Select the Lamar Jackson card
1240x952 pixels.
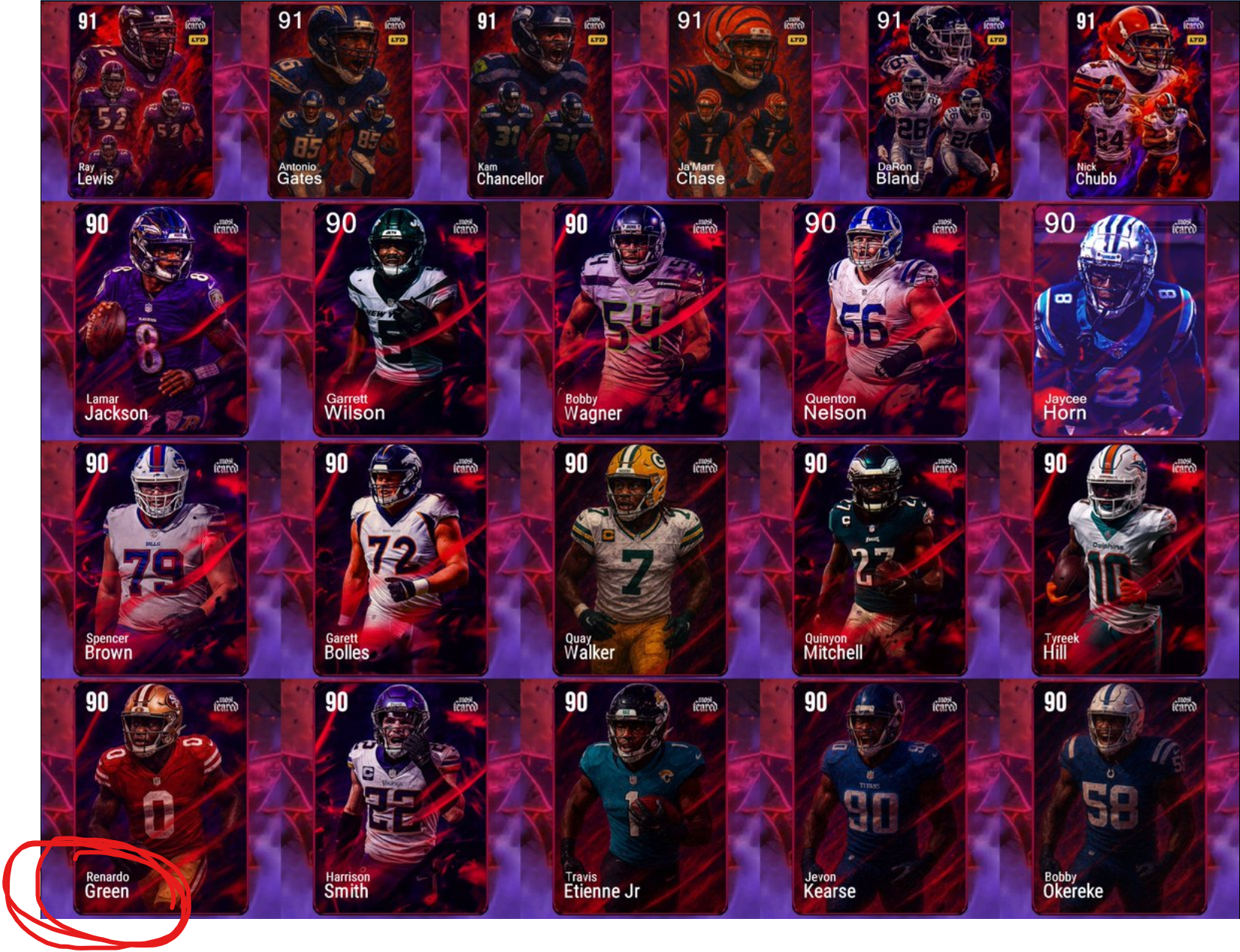click(161, 319)
